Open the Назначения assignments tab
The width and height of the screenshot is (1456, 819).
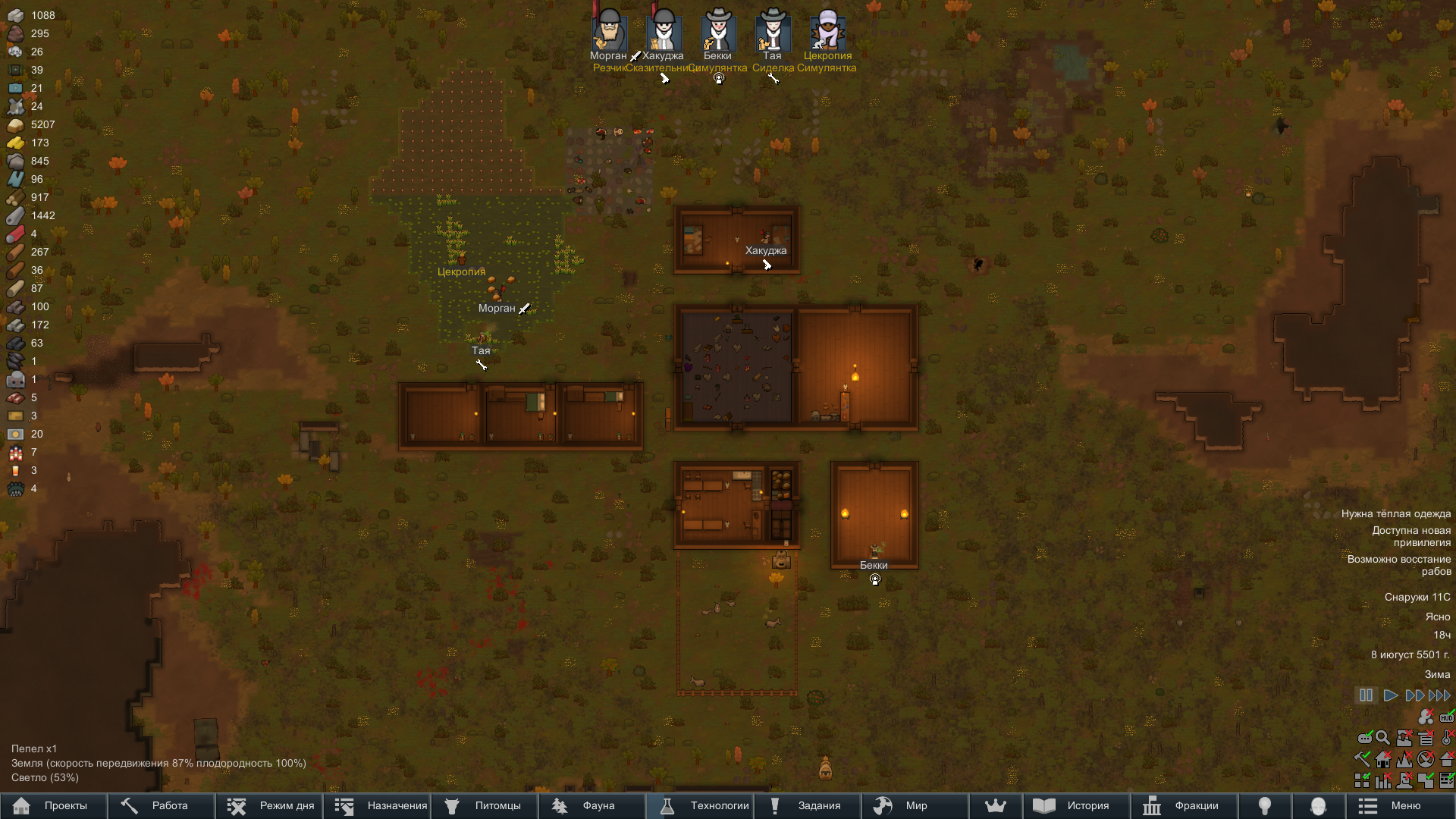coord(377,805)
